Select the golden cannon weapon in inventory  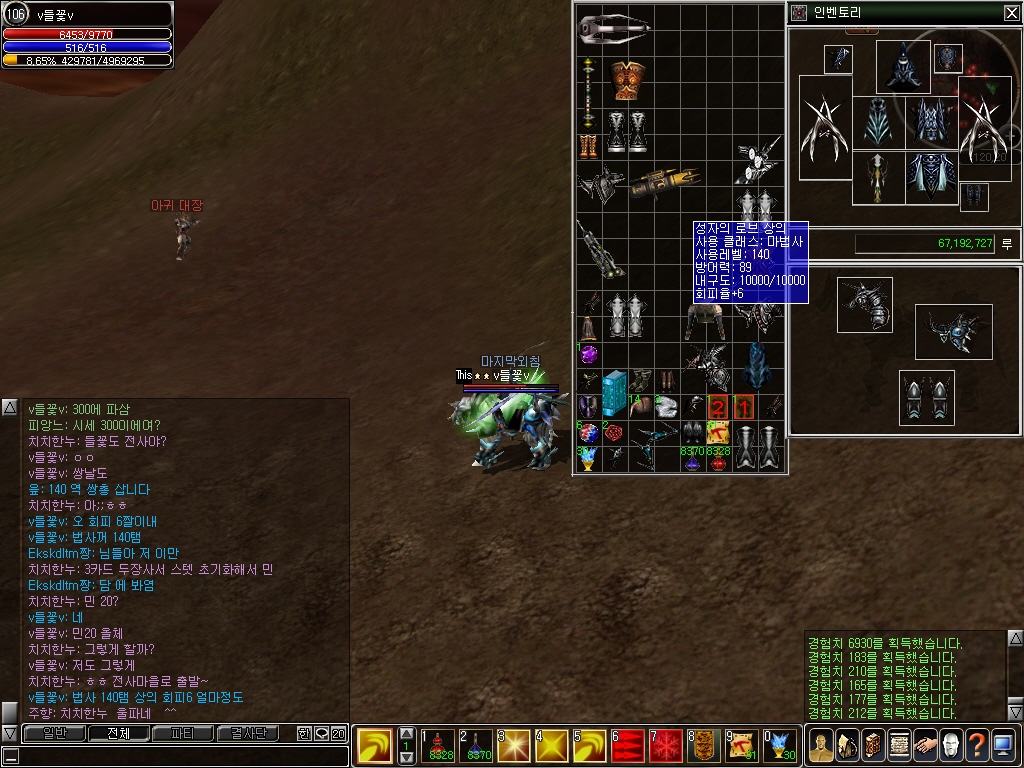pyautogui.click(x=665, y=183)
